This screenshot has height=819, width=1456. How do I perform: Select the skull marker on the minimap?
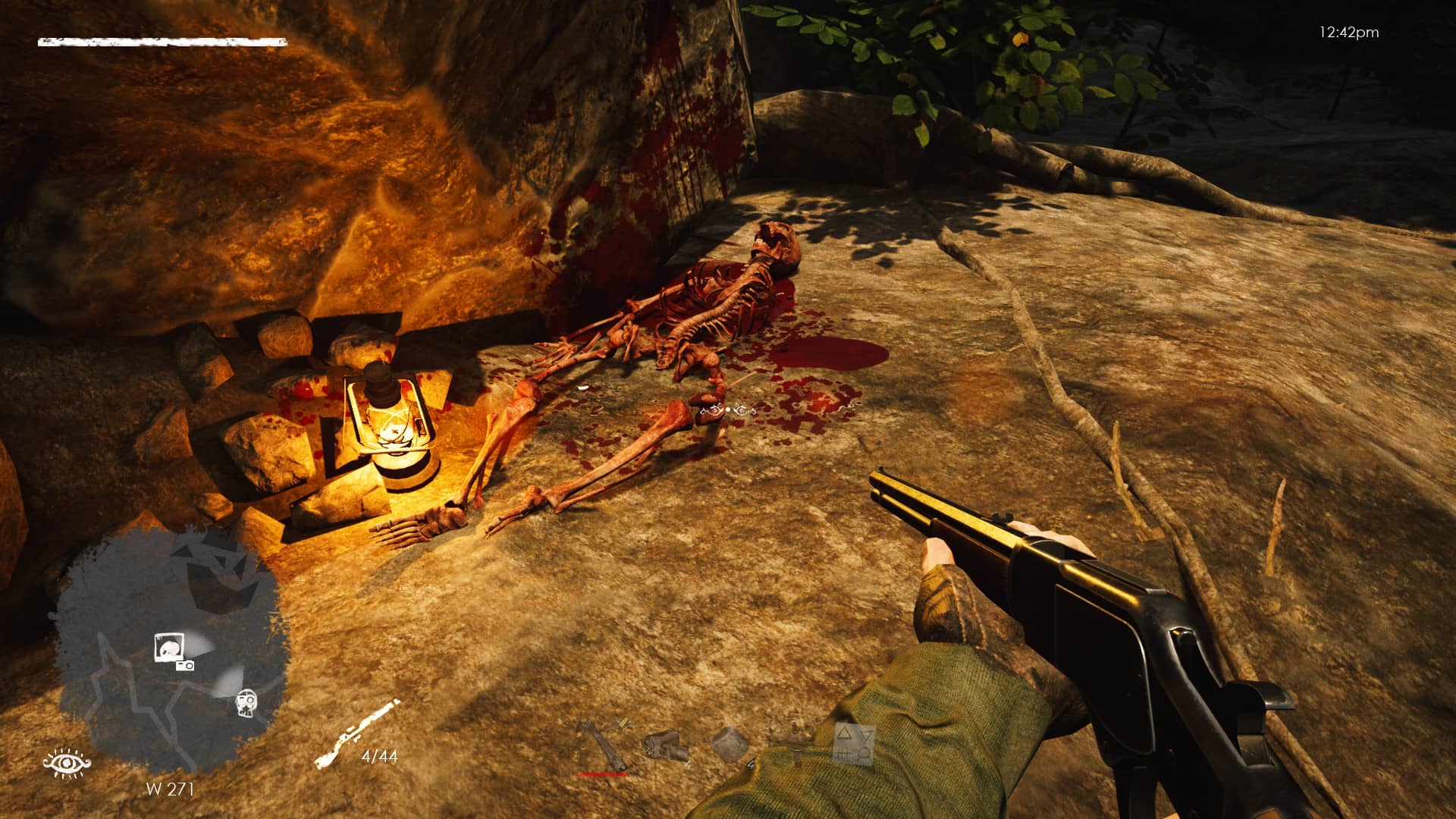pyautogui.click(x=246, y=702)
